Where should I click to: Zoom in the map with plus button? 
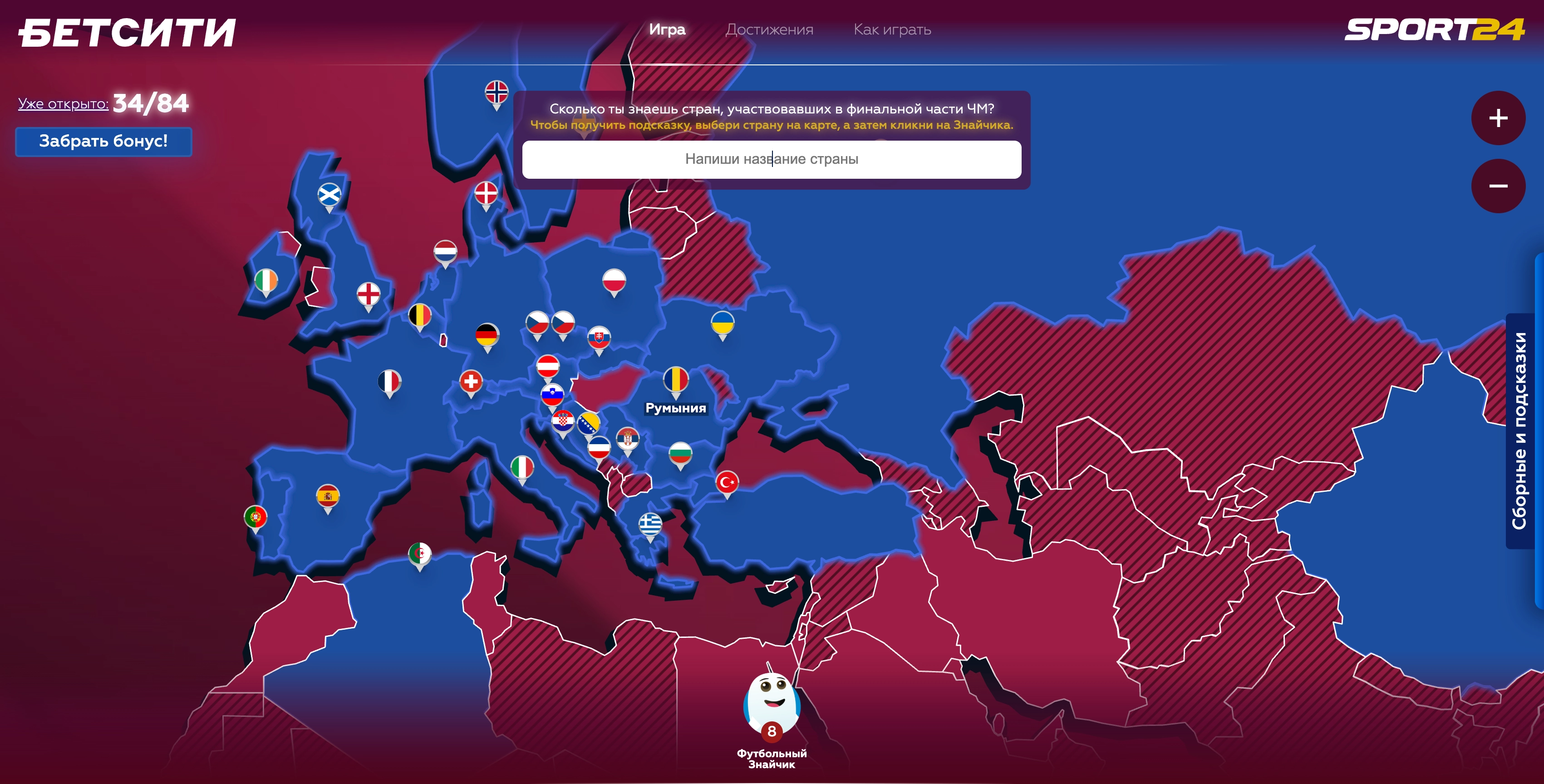1498,118
